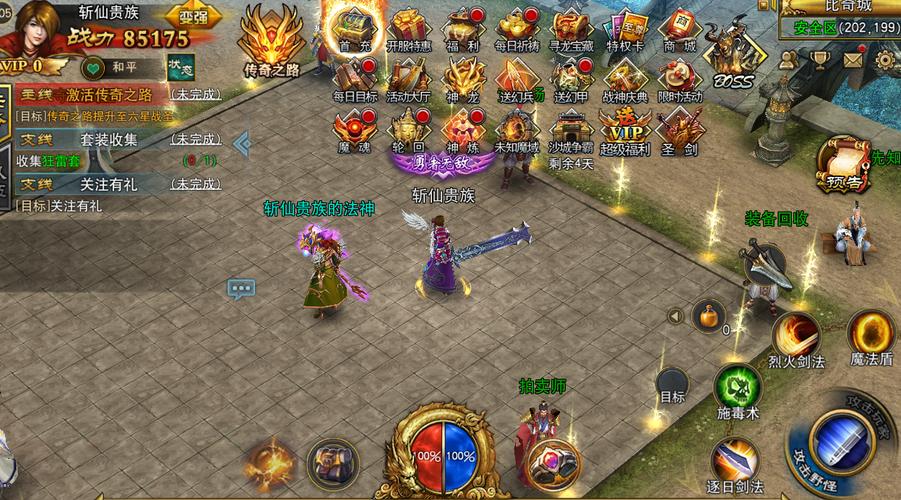This screenshot has height=500, width=901.
Task: Click the 目标 target button
Action: coord(672,386)
